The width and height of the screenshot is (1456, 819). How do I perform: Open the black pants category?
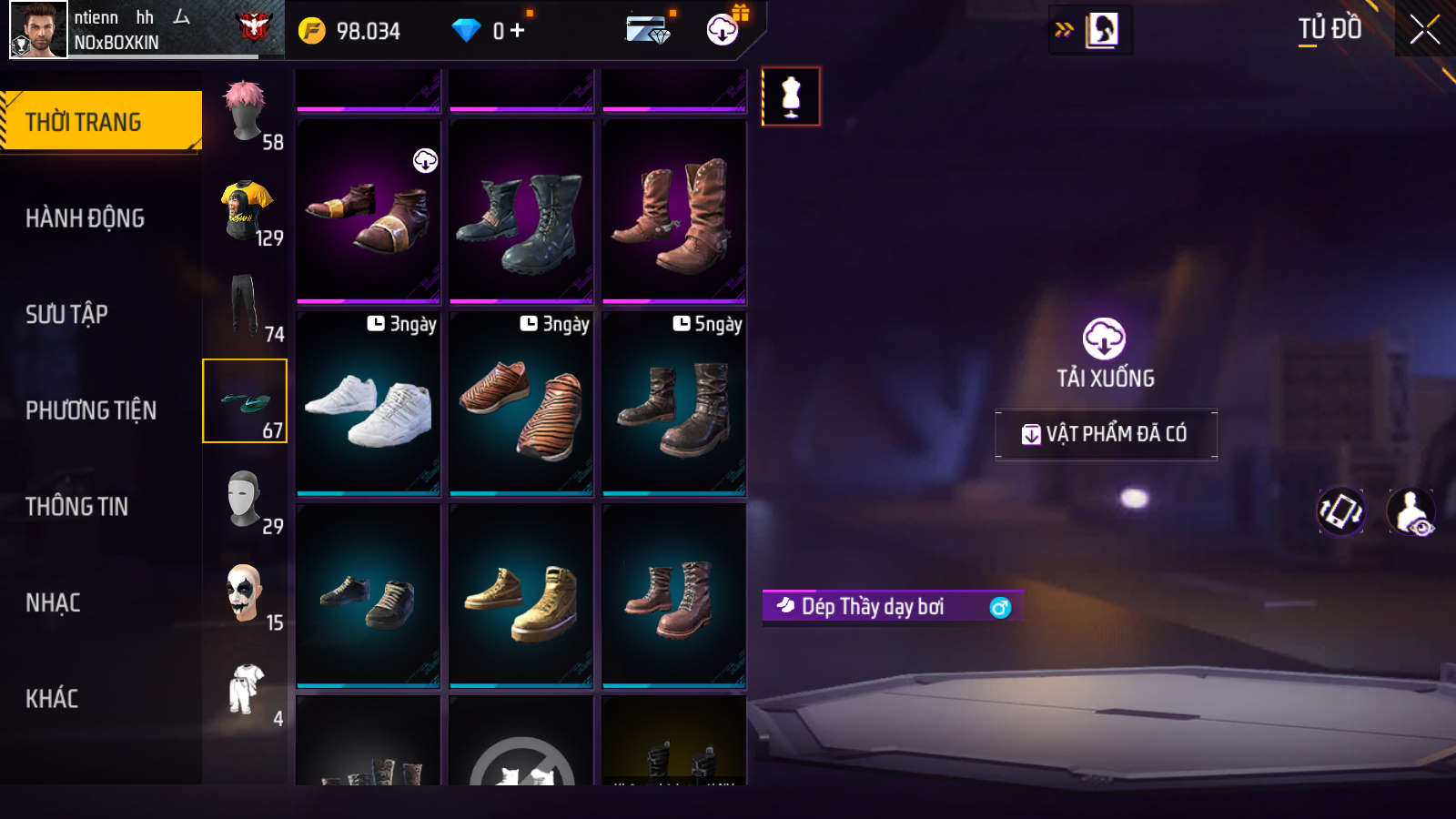coord(246,307)
